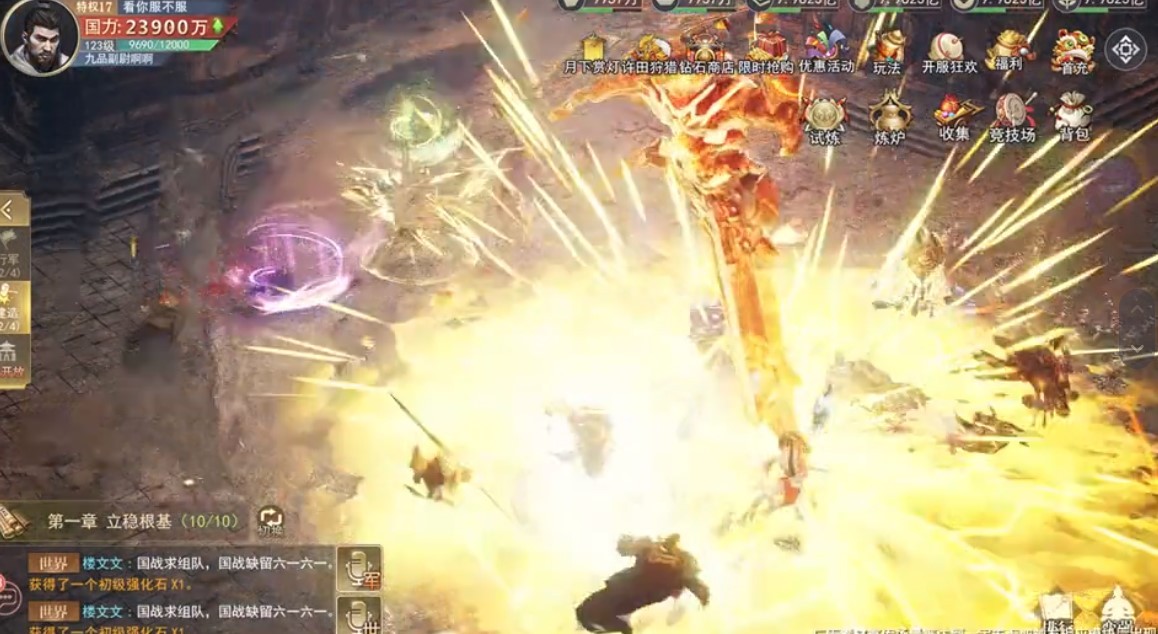Enter the 竞技场 arena
1158x634 pixels.
(x=1012, y=117)
